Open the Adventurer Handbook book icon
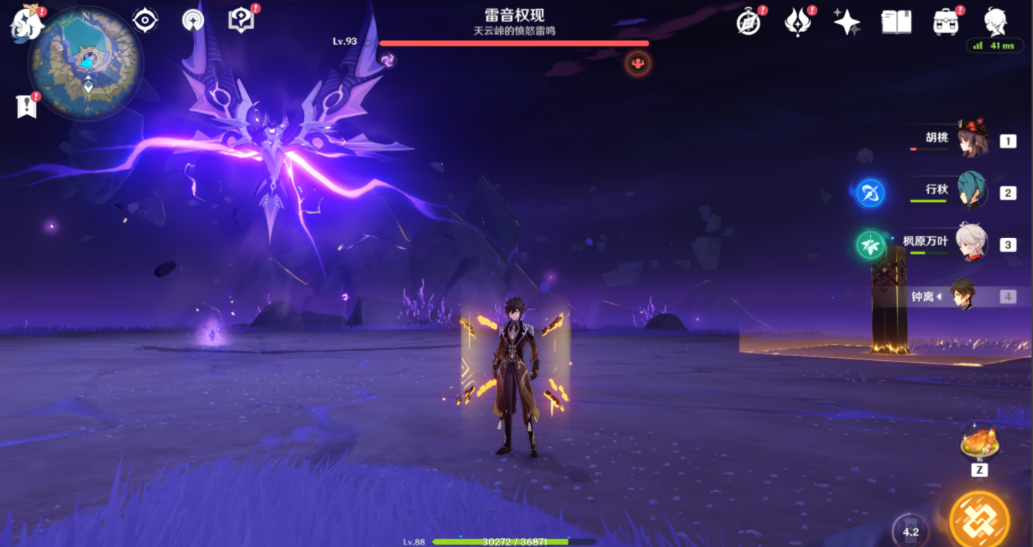The image size is (1033, 547). point(896,22)
